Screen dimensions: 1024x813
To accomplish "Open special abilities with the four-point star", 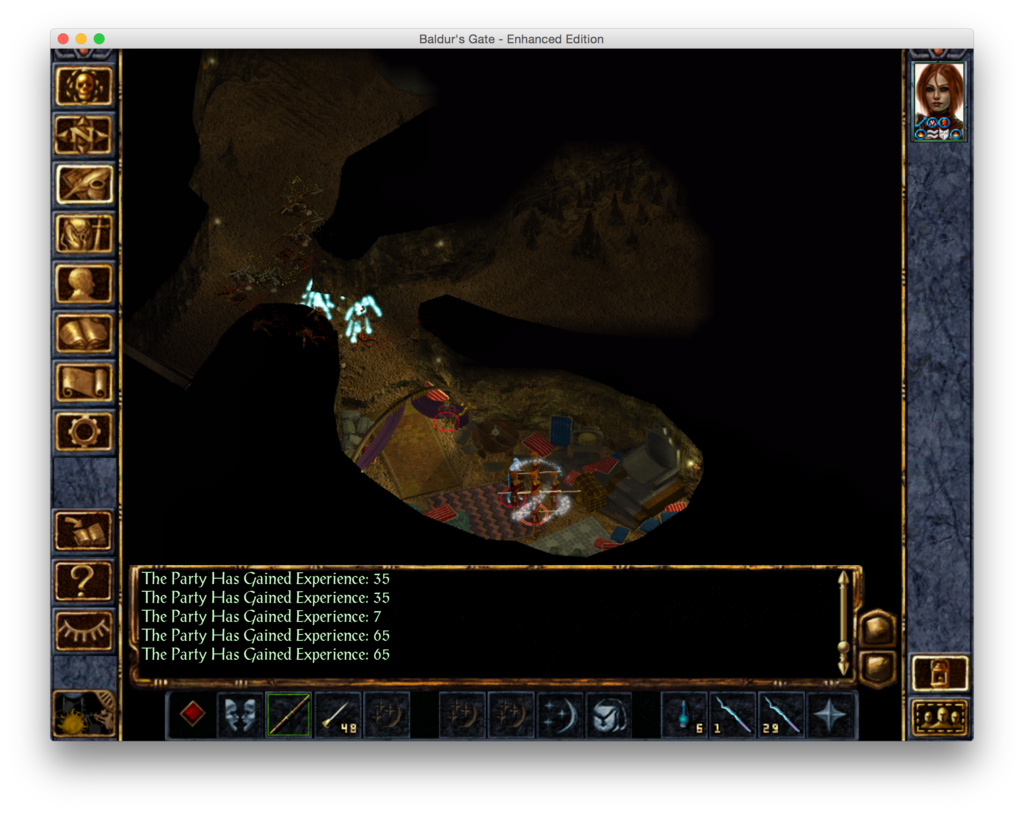I will [x=832, y=715].
